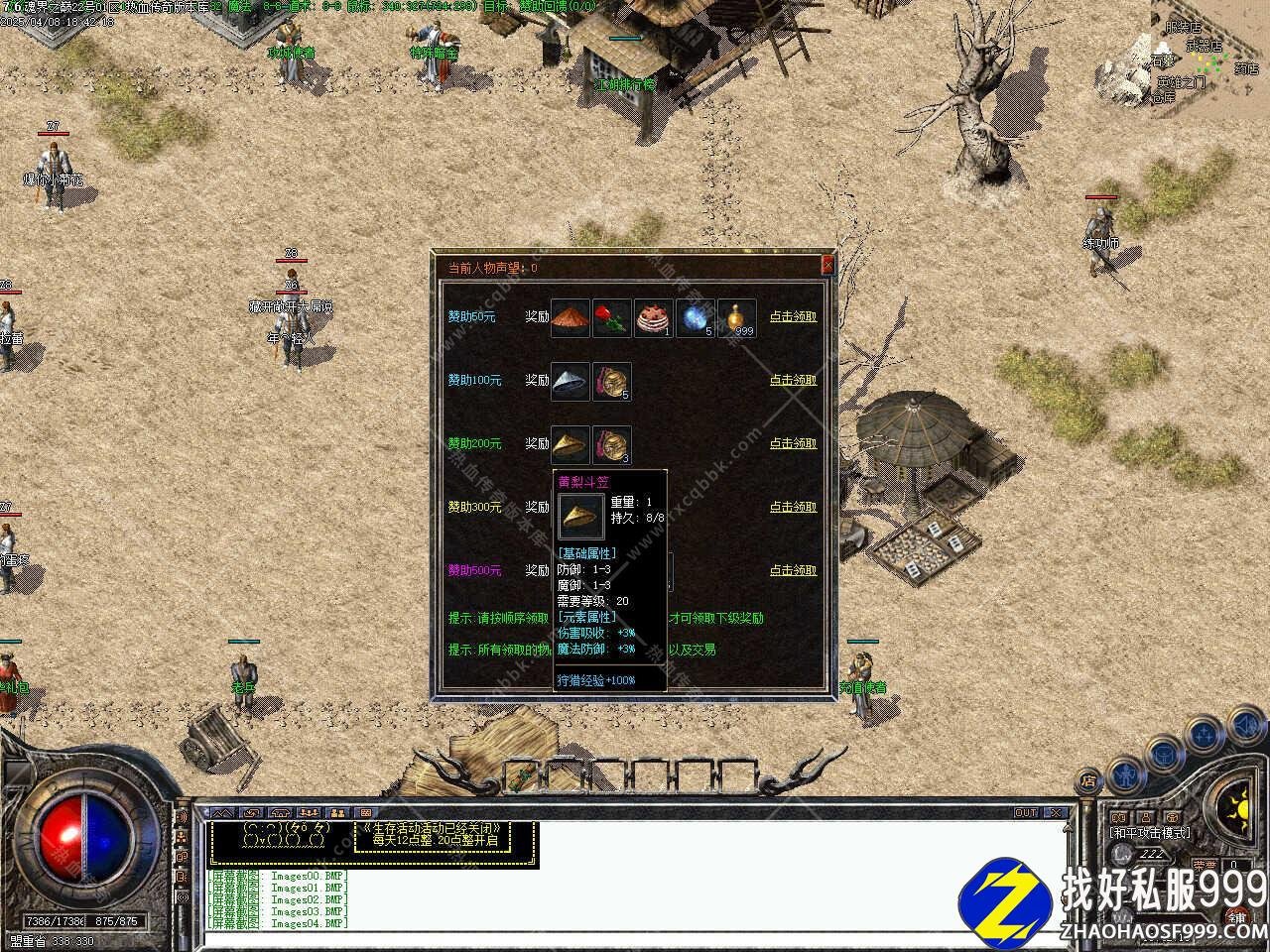Click the OUT button above chat
This screenshot has width=1270, height=952.
coord(1026,813)
